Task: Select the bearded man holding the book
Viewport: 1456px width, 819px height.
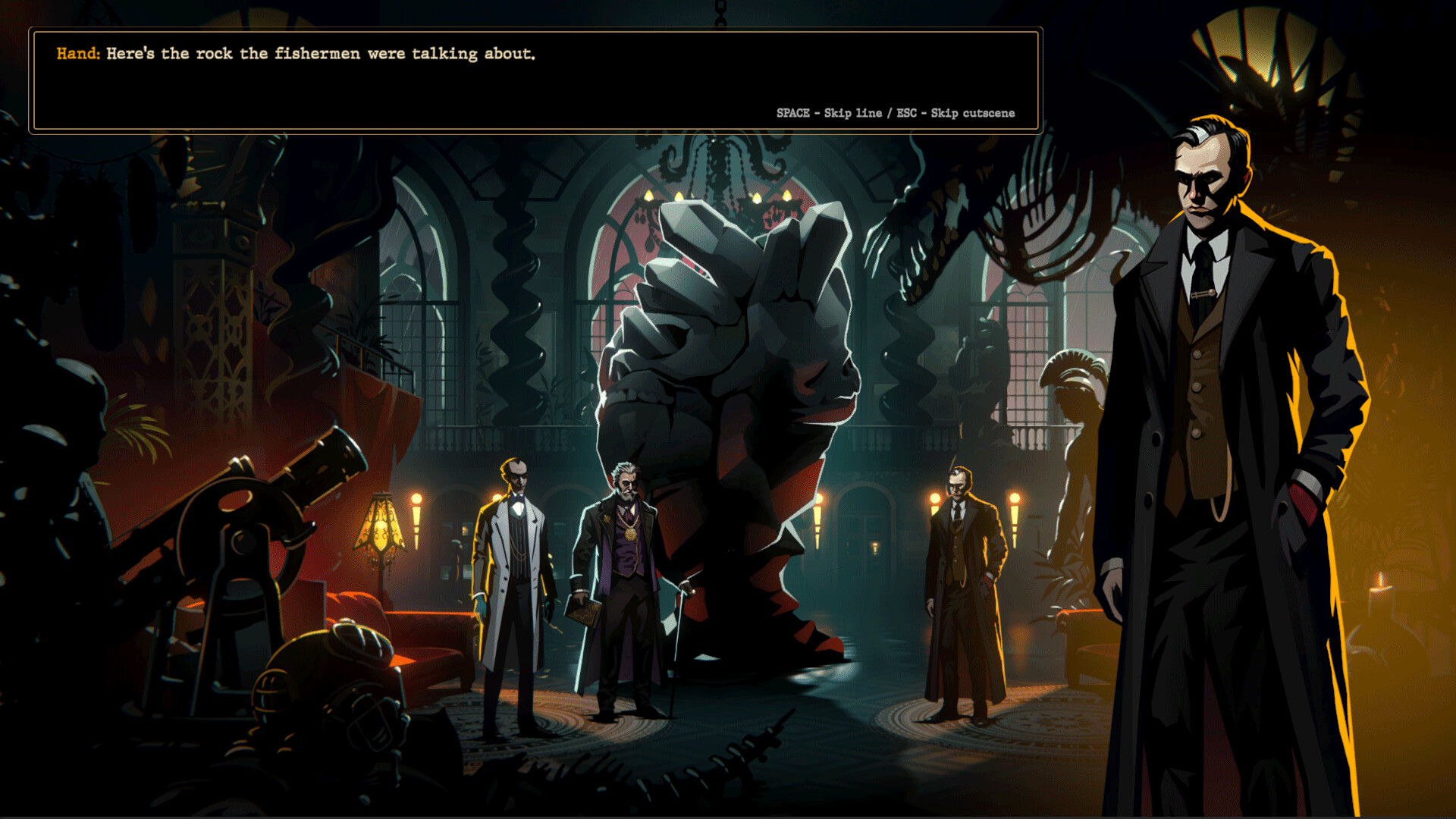Action: point(626,576)
